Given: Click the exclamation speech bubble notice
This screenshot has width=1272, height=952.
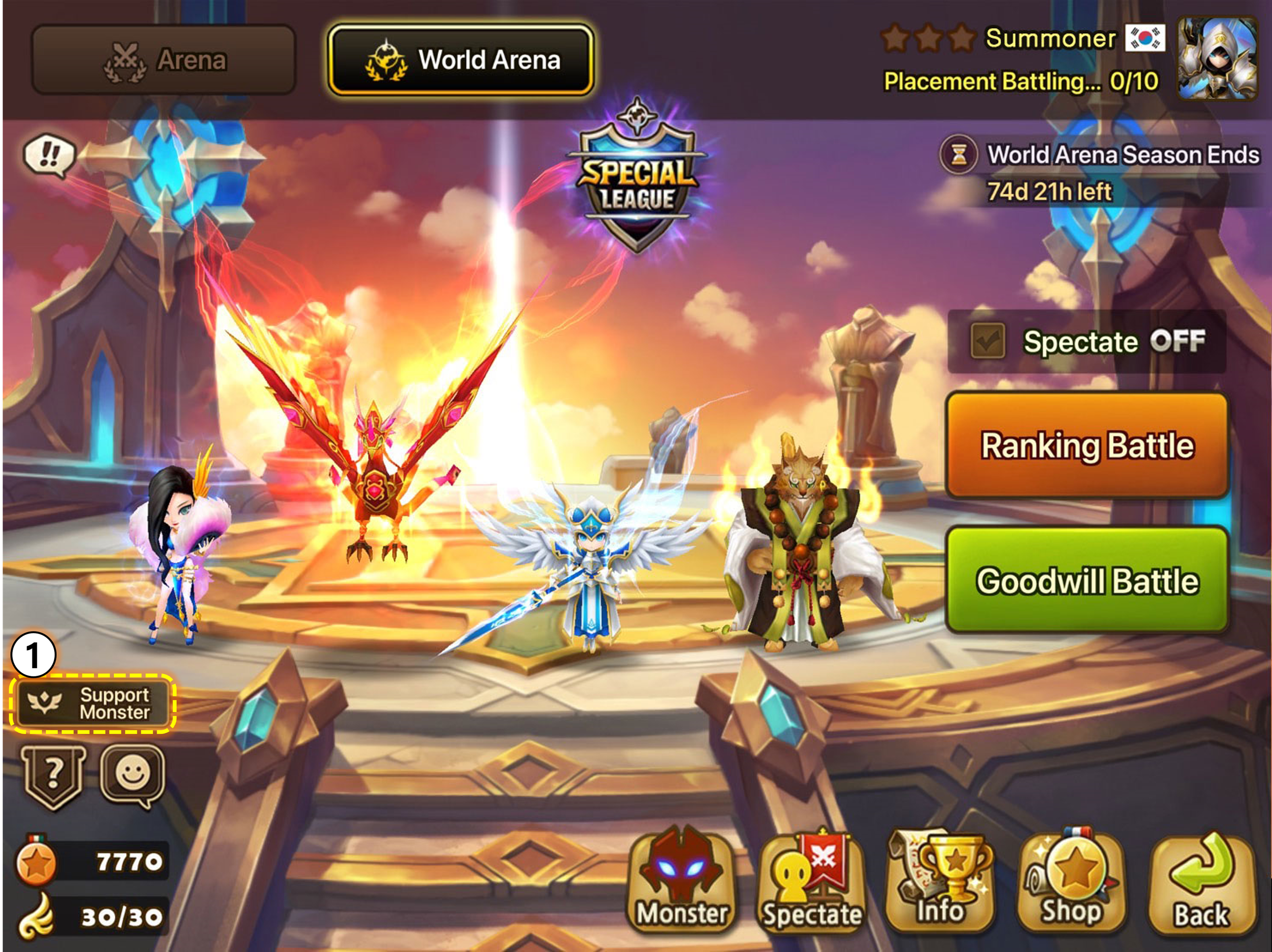Looking at the screenshot, I should 50,155.
